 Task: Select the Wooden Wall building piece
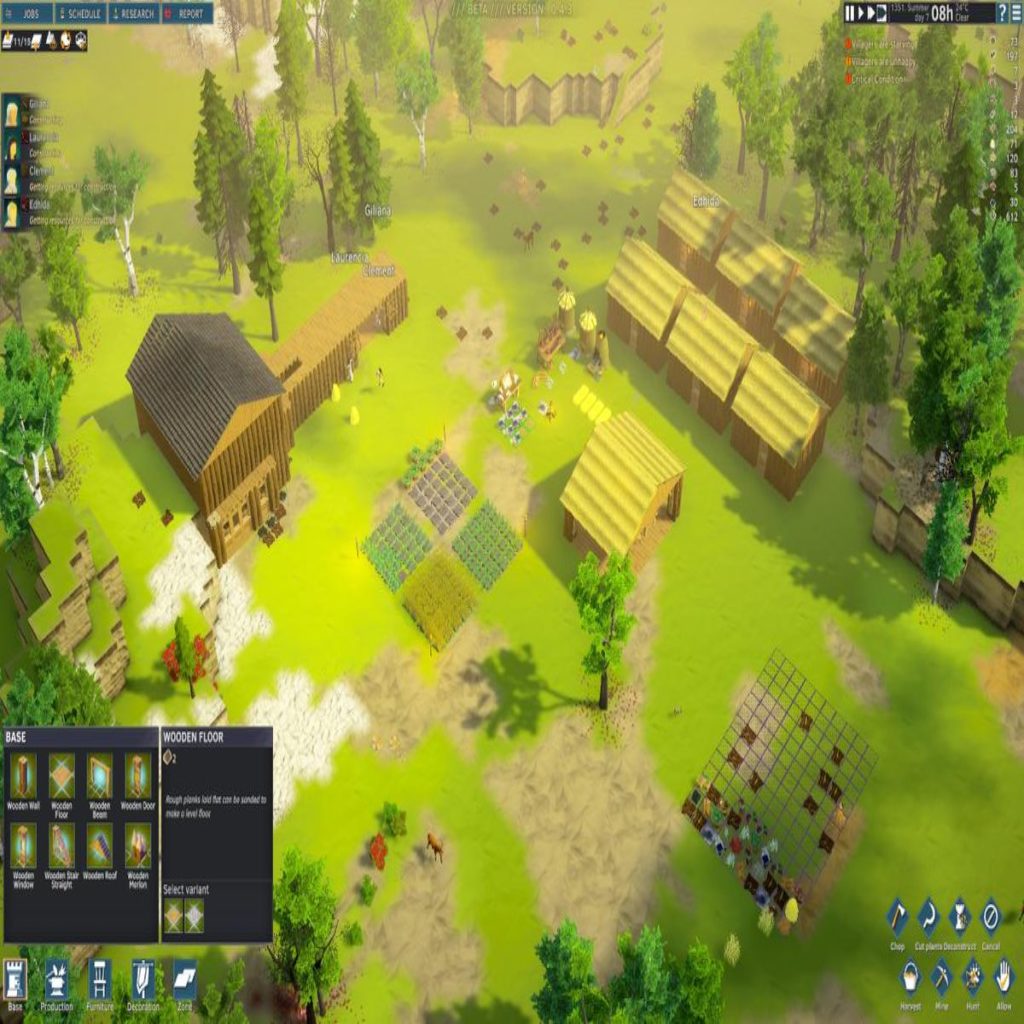(x=23, y=775)
